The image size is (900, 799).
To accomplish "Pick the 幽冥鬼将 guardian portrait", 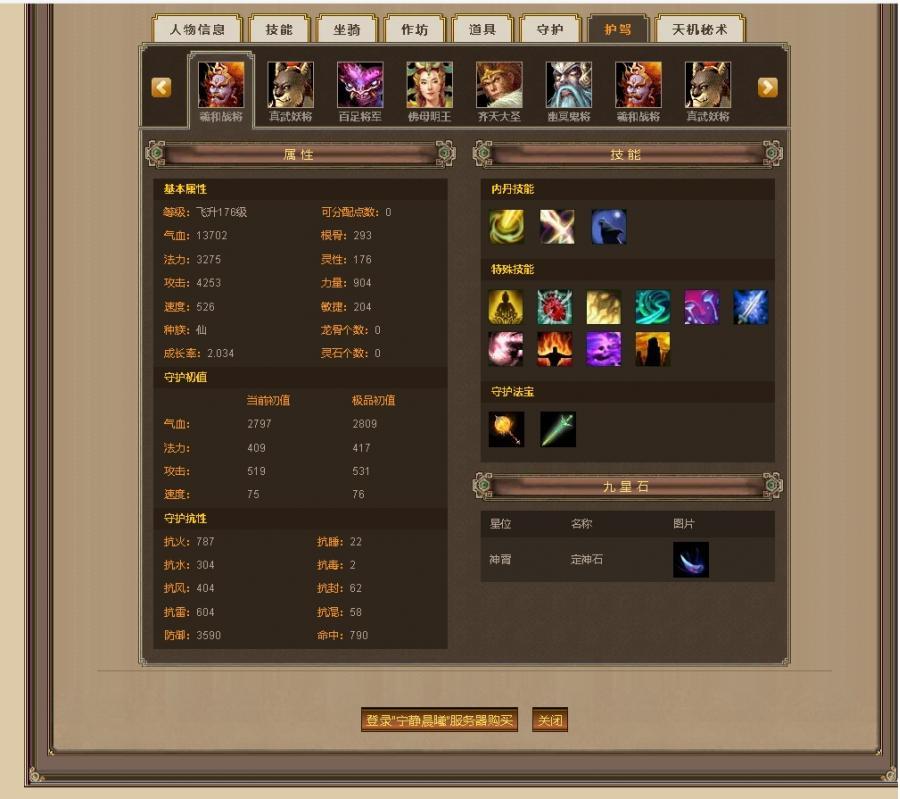I will (x=568, y=86).
